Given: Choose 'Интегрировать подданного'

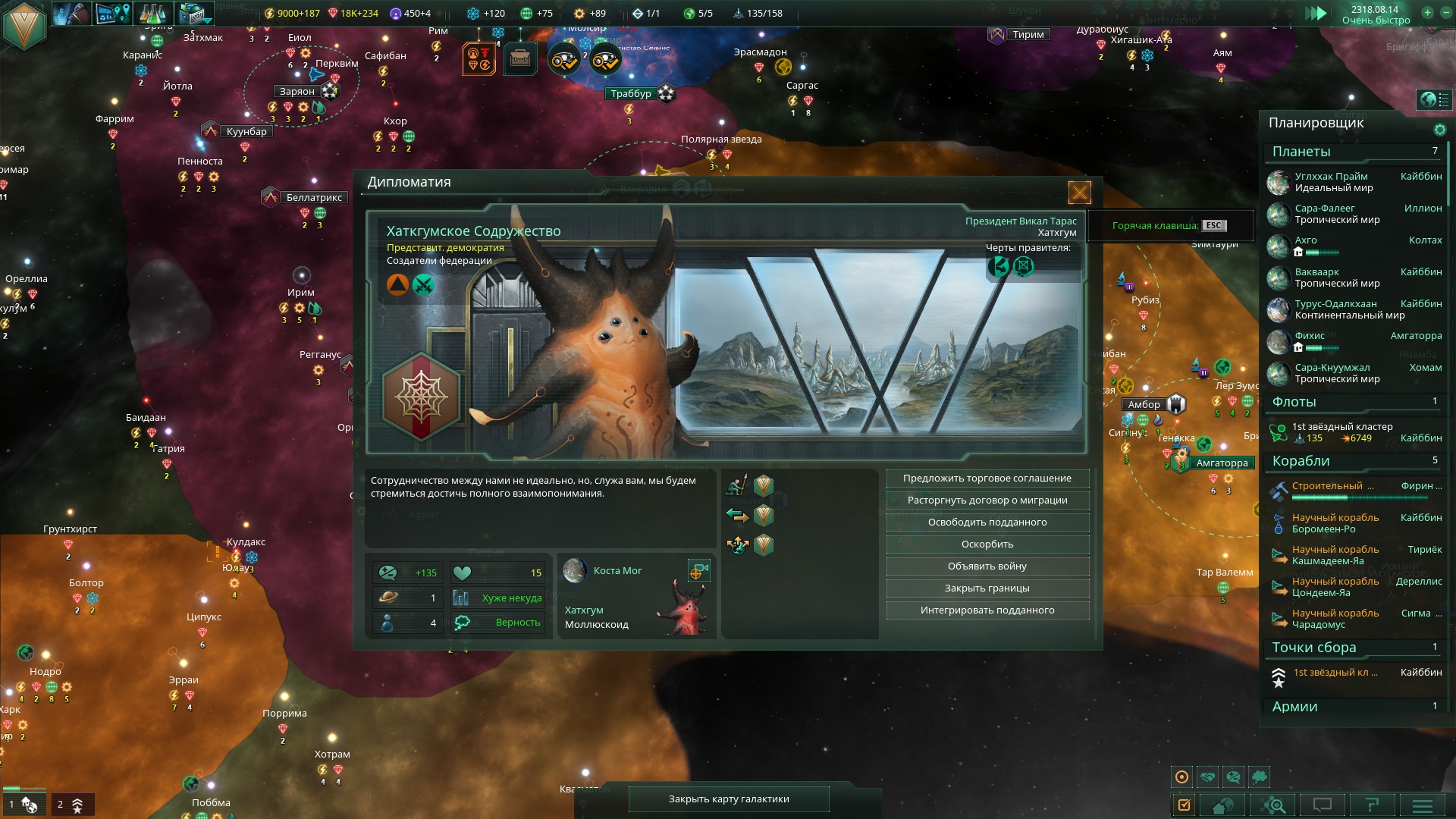Looking at the screenshot, I should pos(987,610).
